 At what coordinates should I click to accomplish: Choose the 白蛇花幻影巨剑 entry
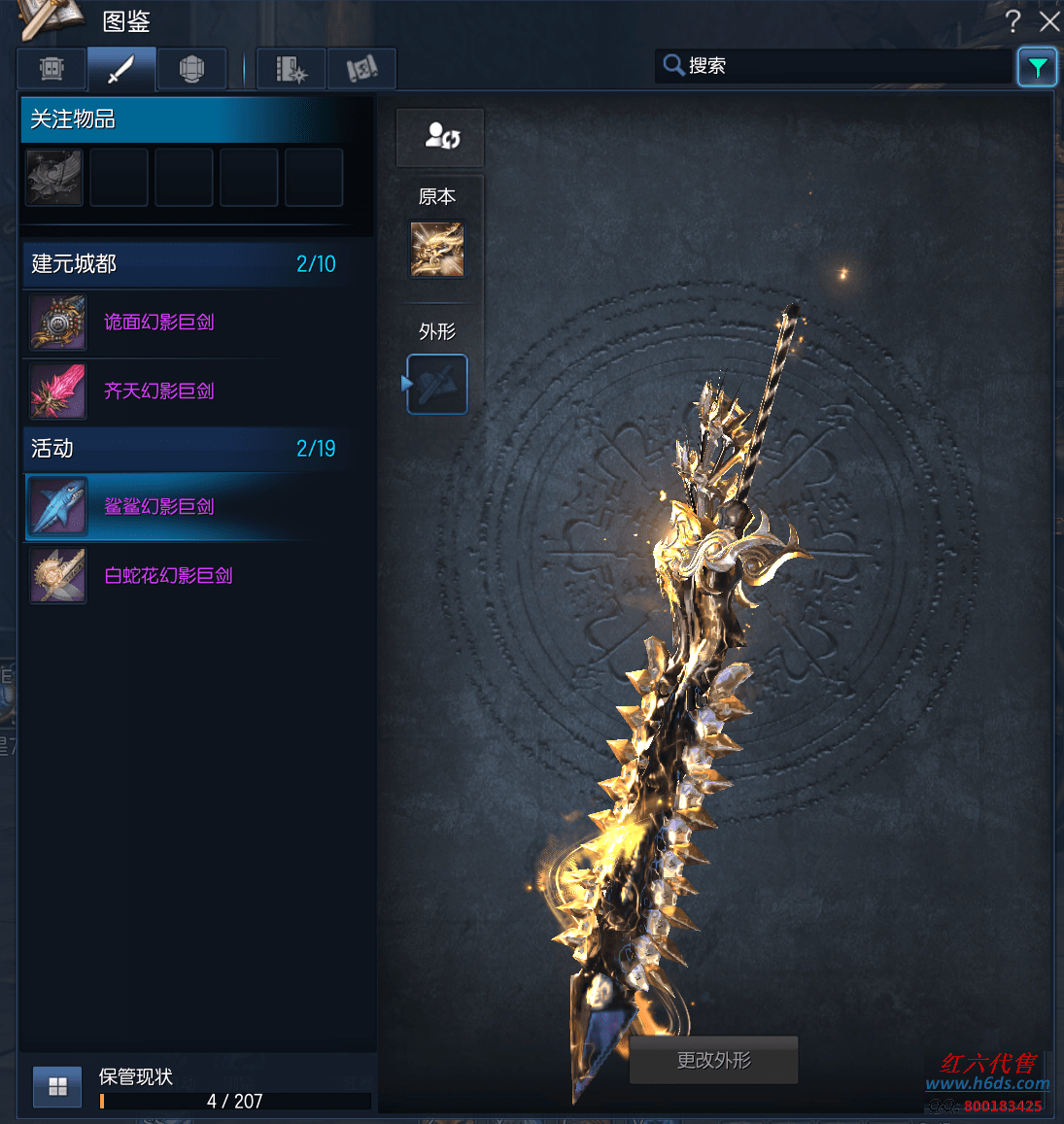pyautogui.click(x=168, y=576)
